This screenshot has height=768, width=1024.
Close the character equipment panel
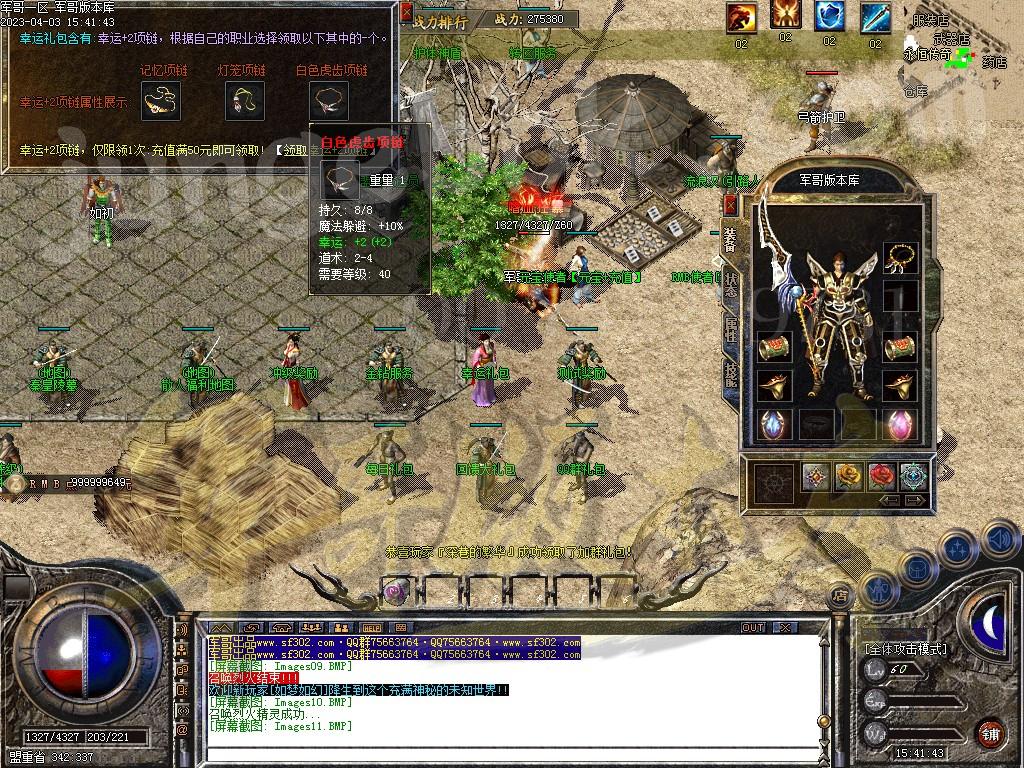point(730,204)
